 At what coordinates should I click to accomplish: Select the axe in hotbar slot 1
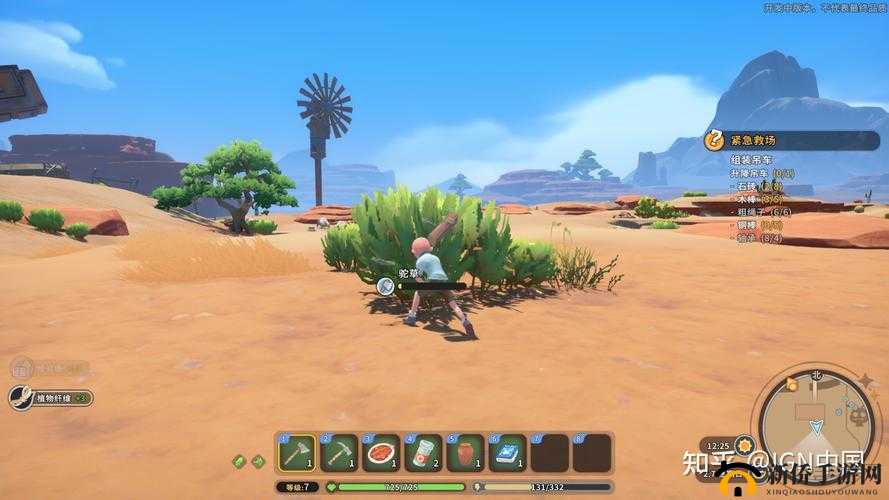click(297, 453)
